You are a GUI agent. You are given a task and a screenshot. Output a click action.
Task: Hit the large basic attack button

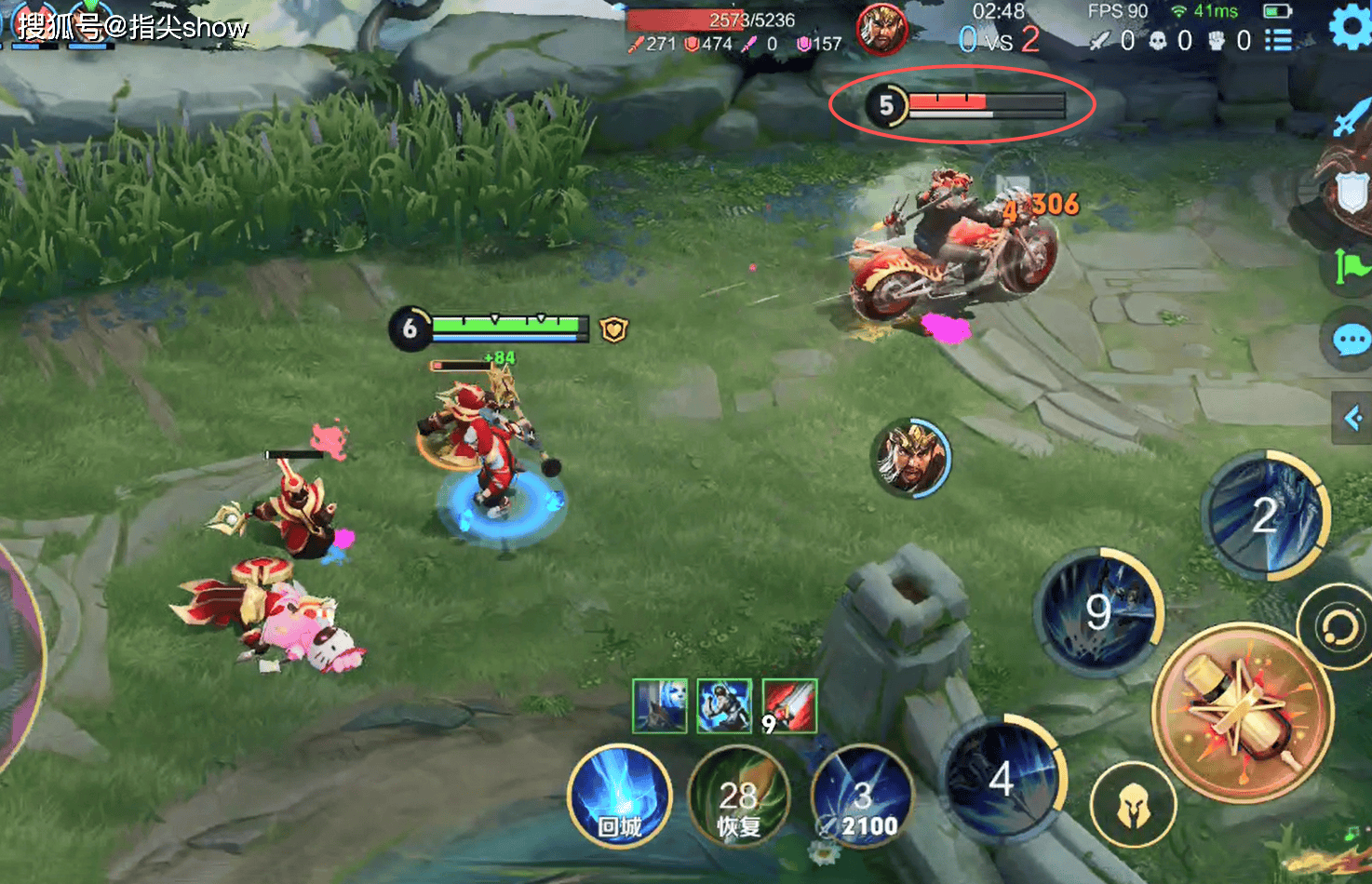tap(1243, 712)
